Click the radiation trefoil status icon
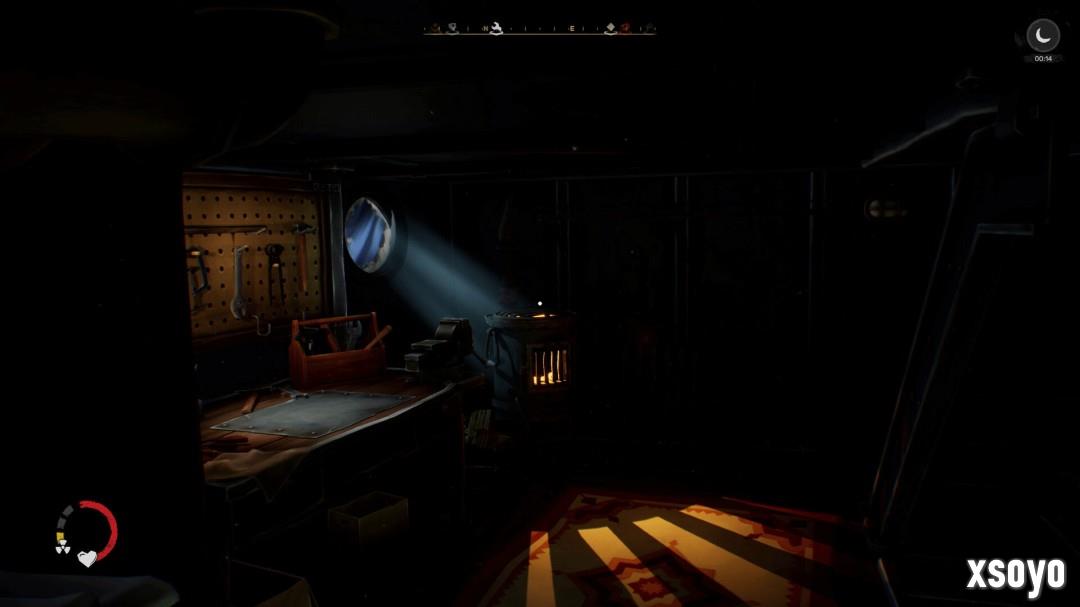This screenshot has height=607, width=1080. (62, 548)
